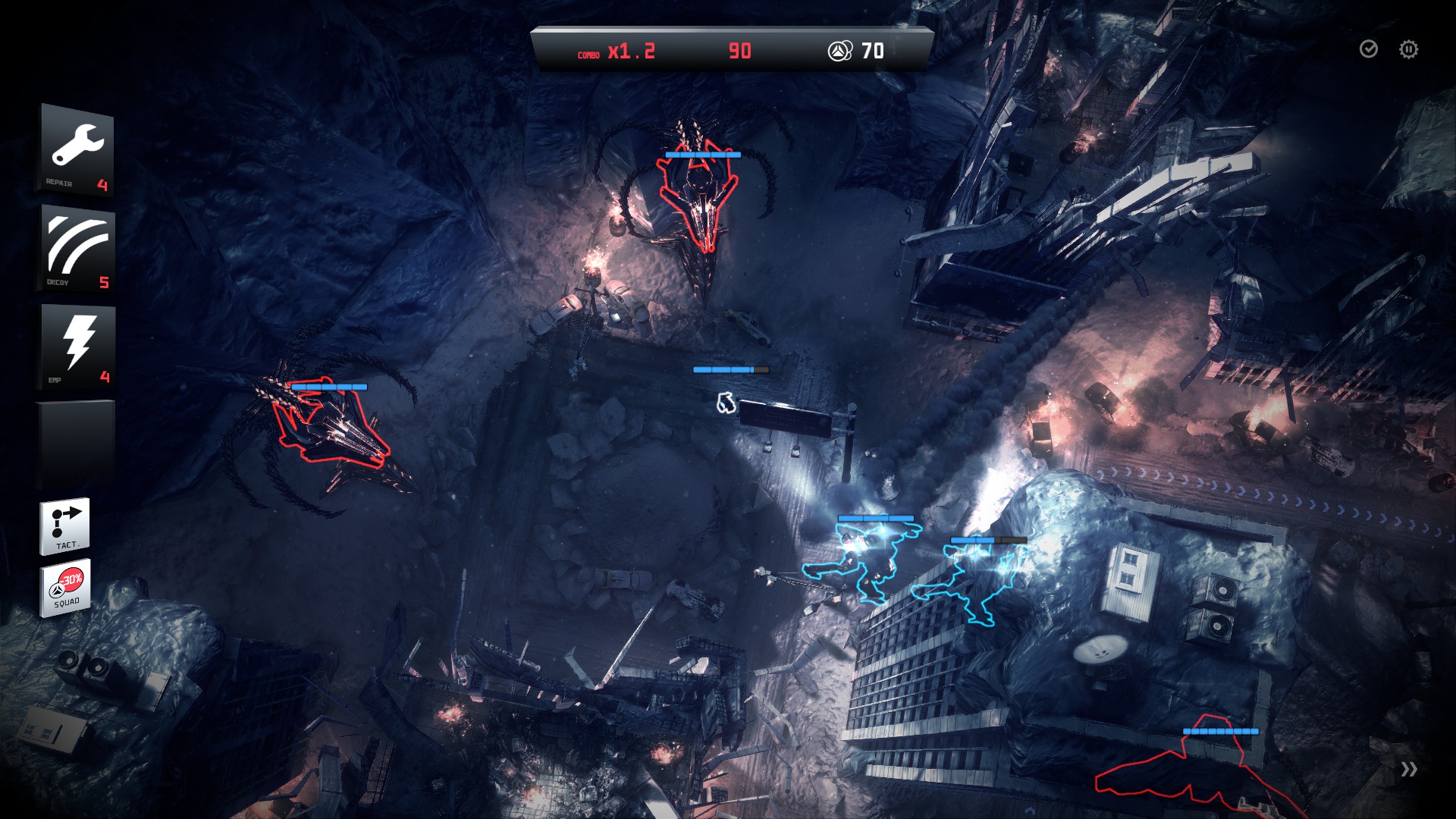Open the Tact. tactical view button
This screenshot has width=1456, height=819.
[65, 525]
